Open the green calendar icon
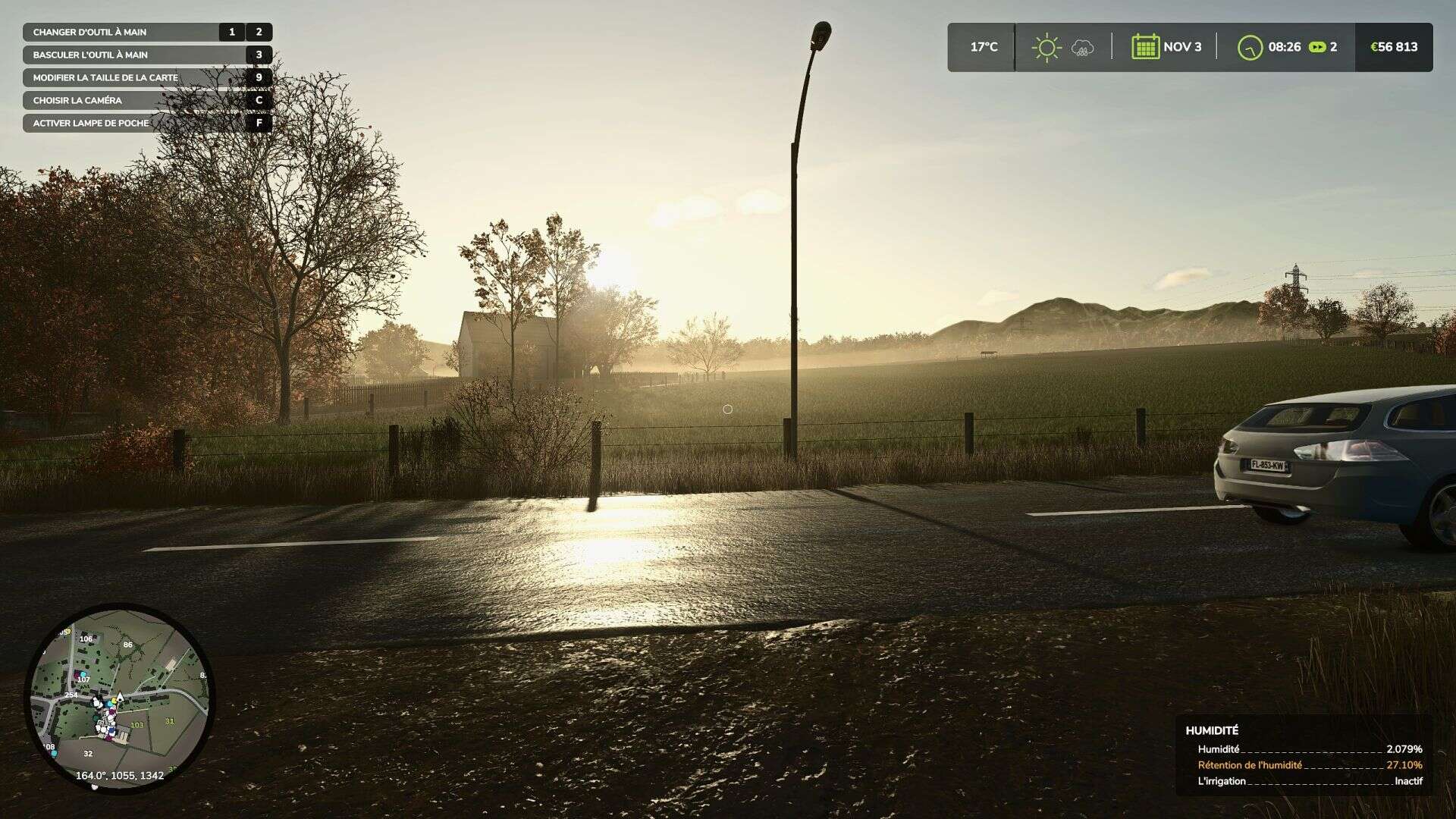The width and height of the screenshot is (1456, 819). click(x=1145, y=47)
